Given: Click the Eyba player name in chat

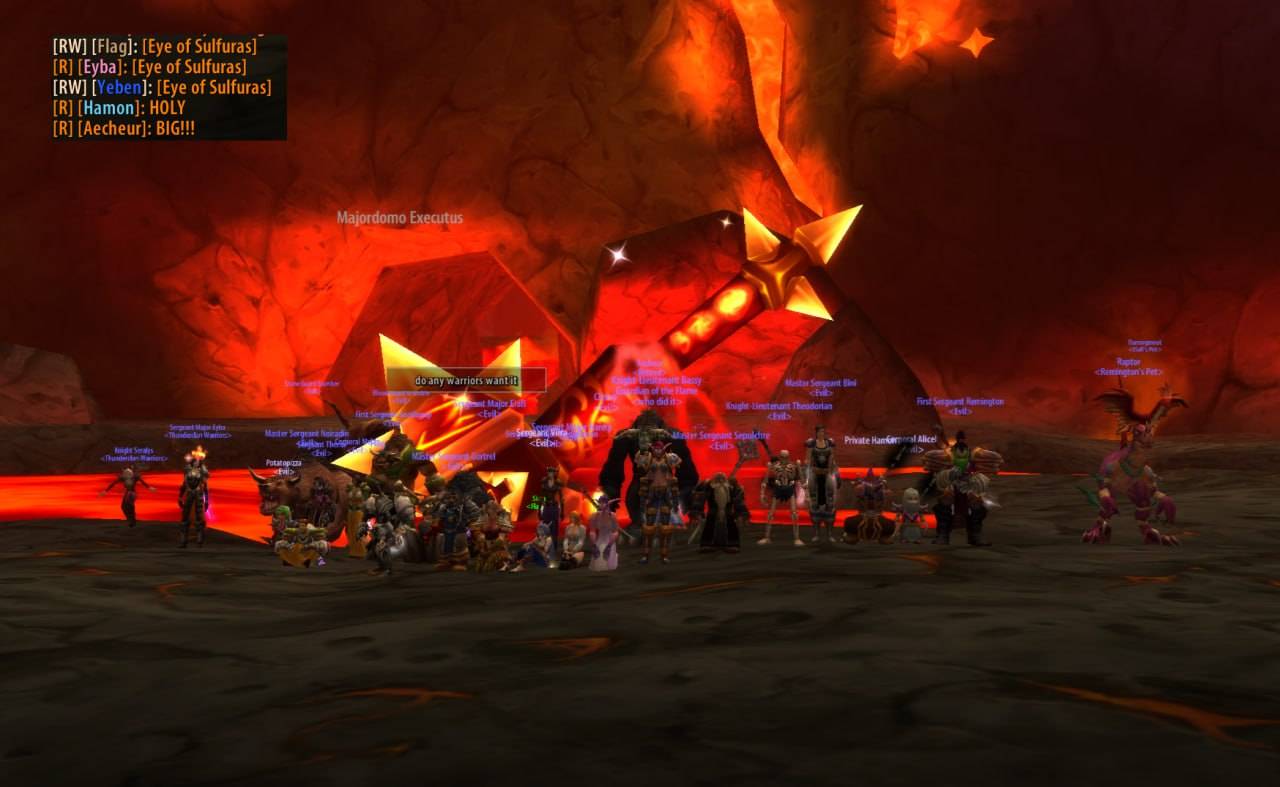Looking at the screenshot, I should (x=100, y=67).
